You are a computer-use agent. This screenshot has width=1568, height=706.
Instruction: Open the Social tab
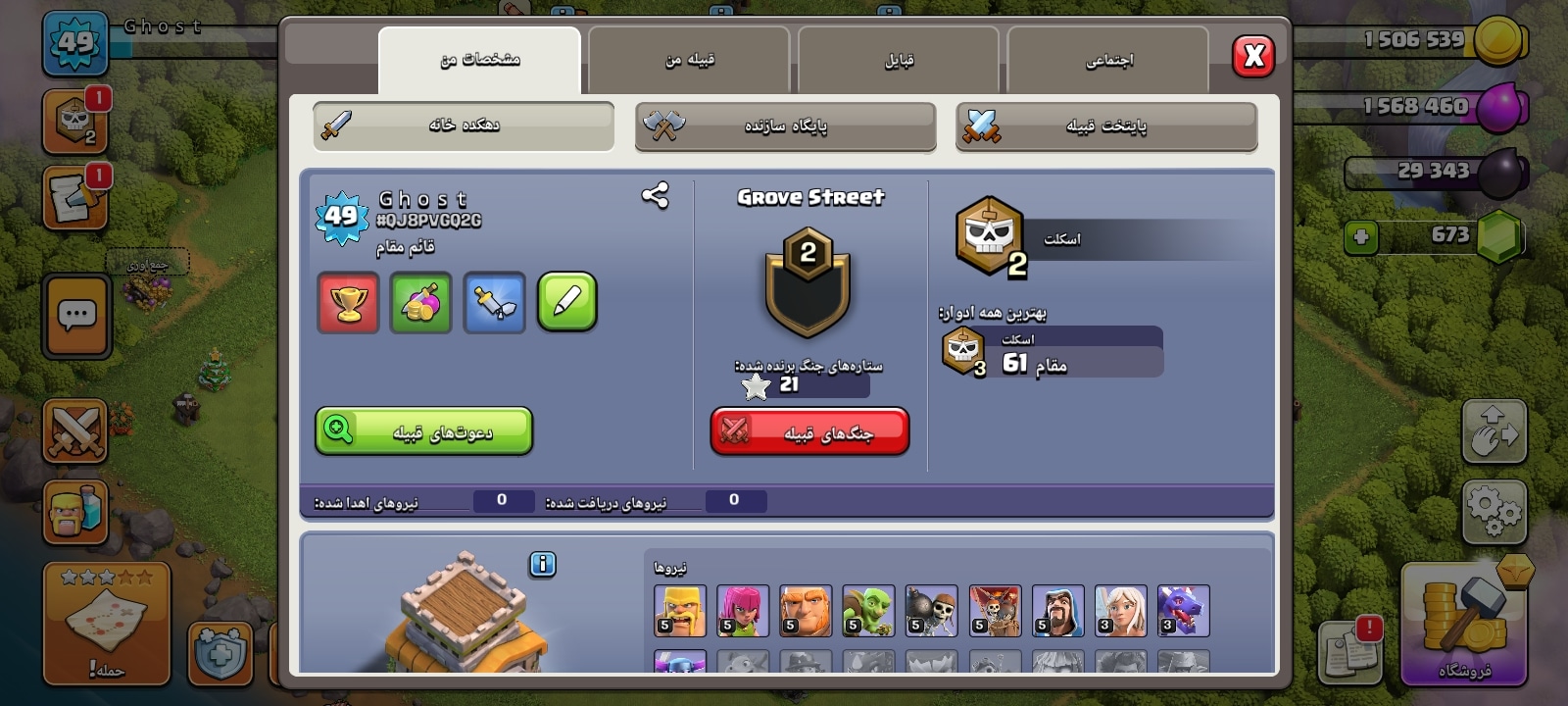click(1108, 60)
